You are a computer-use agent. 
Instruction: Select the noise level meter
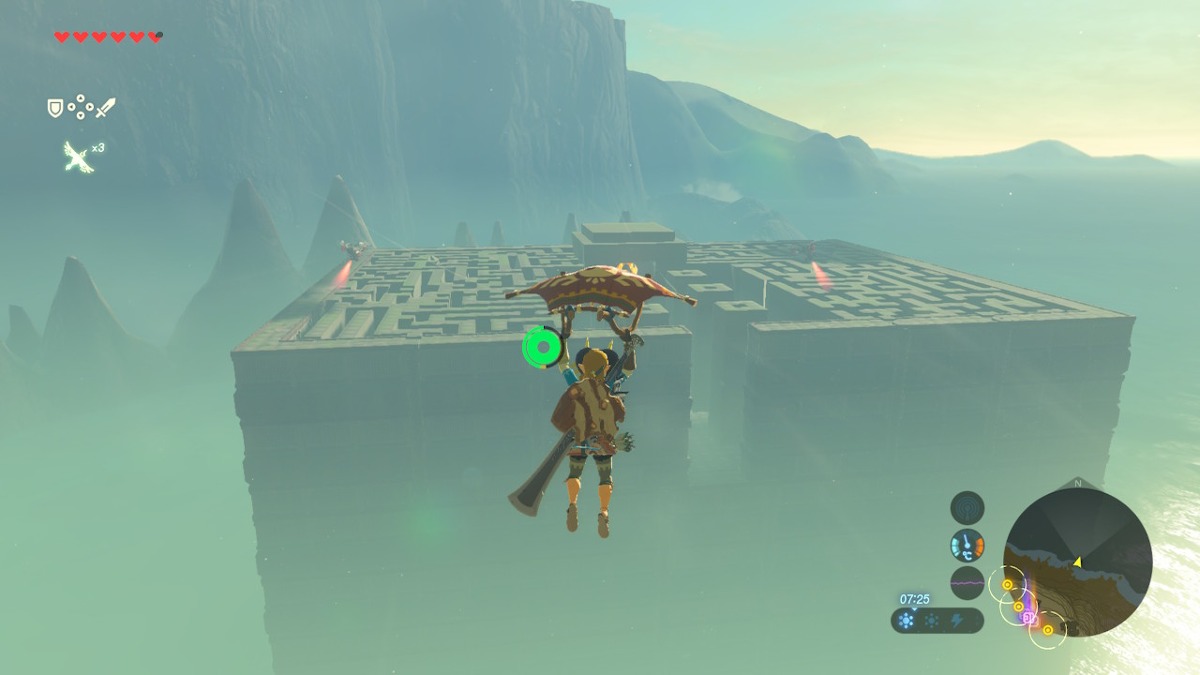pos(967,582)
